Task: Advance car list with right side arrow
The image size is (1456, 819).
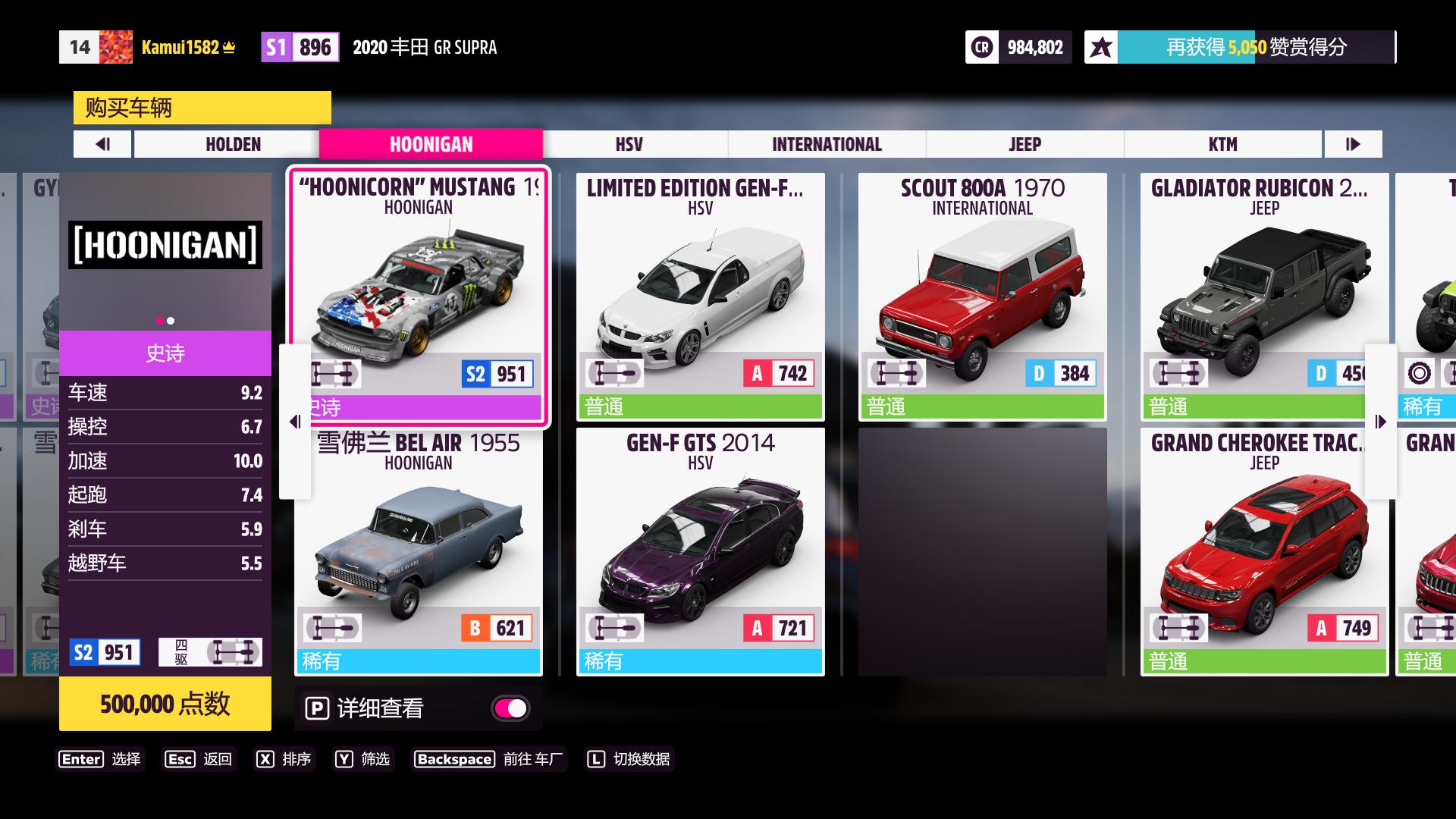Action: 1380,422
